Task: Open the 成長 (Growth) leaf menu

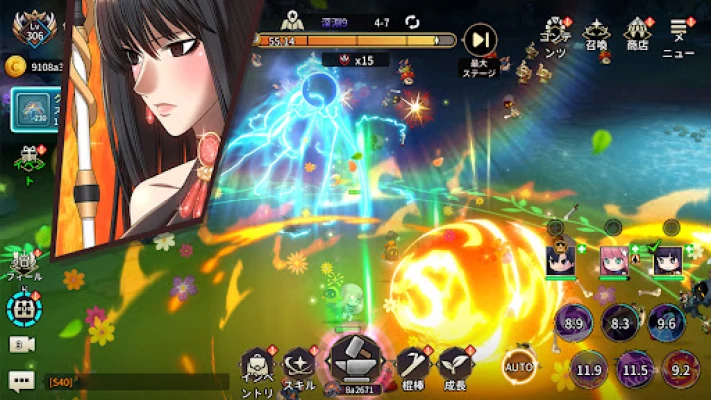Action: (x=455, y=366)
